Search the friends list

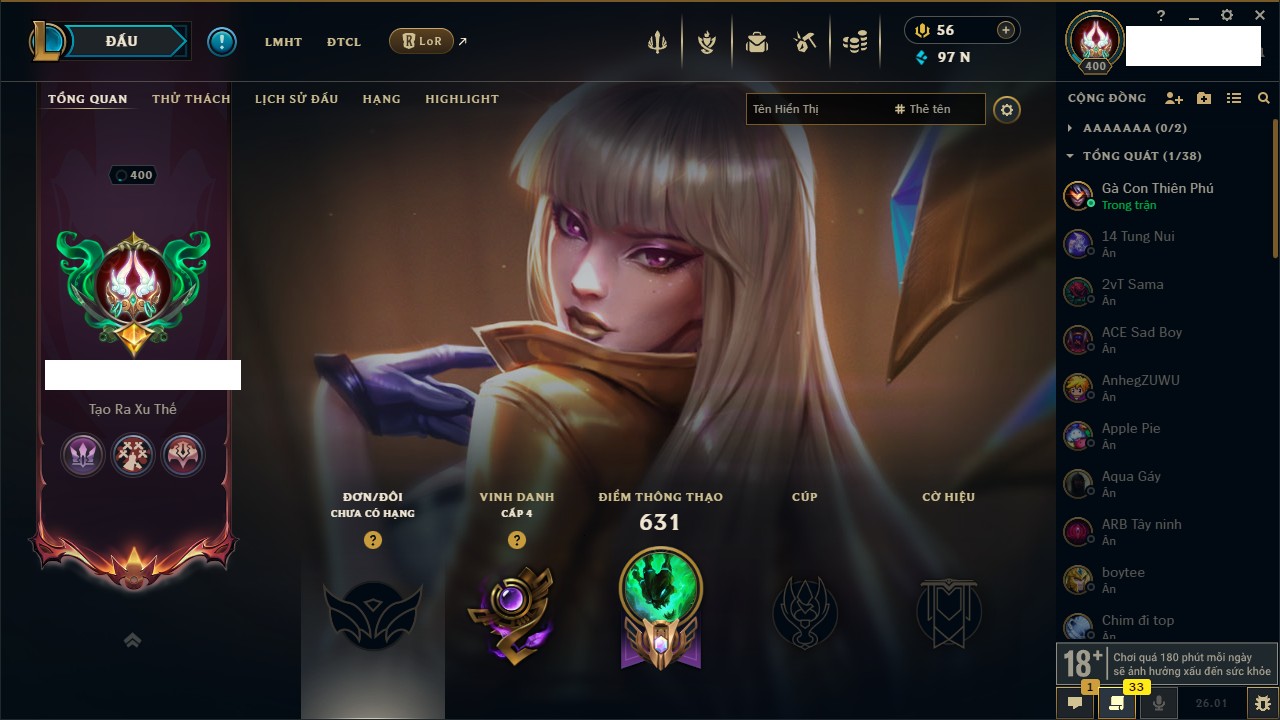coord(1264,98)
